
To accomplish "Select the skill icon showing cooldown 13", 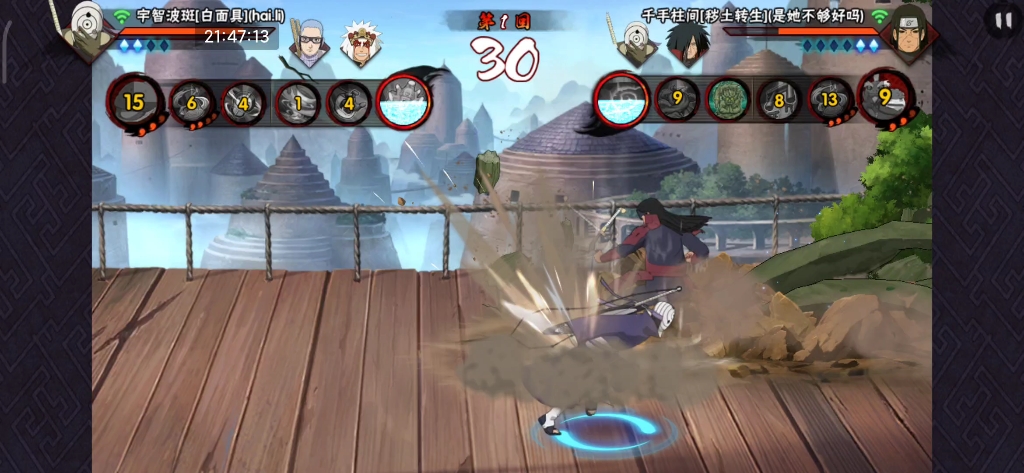I will (830, 100).
